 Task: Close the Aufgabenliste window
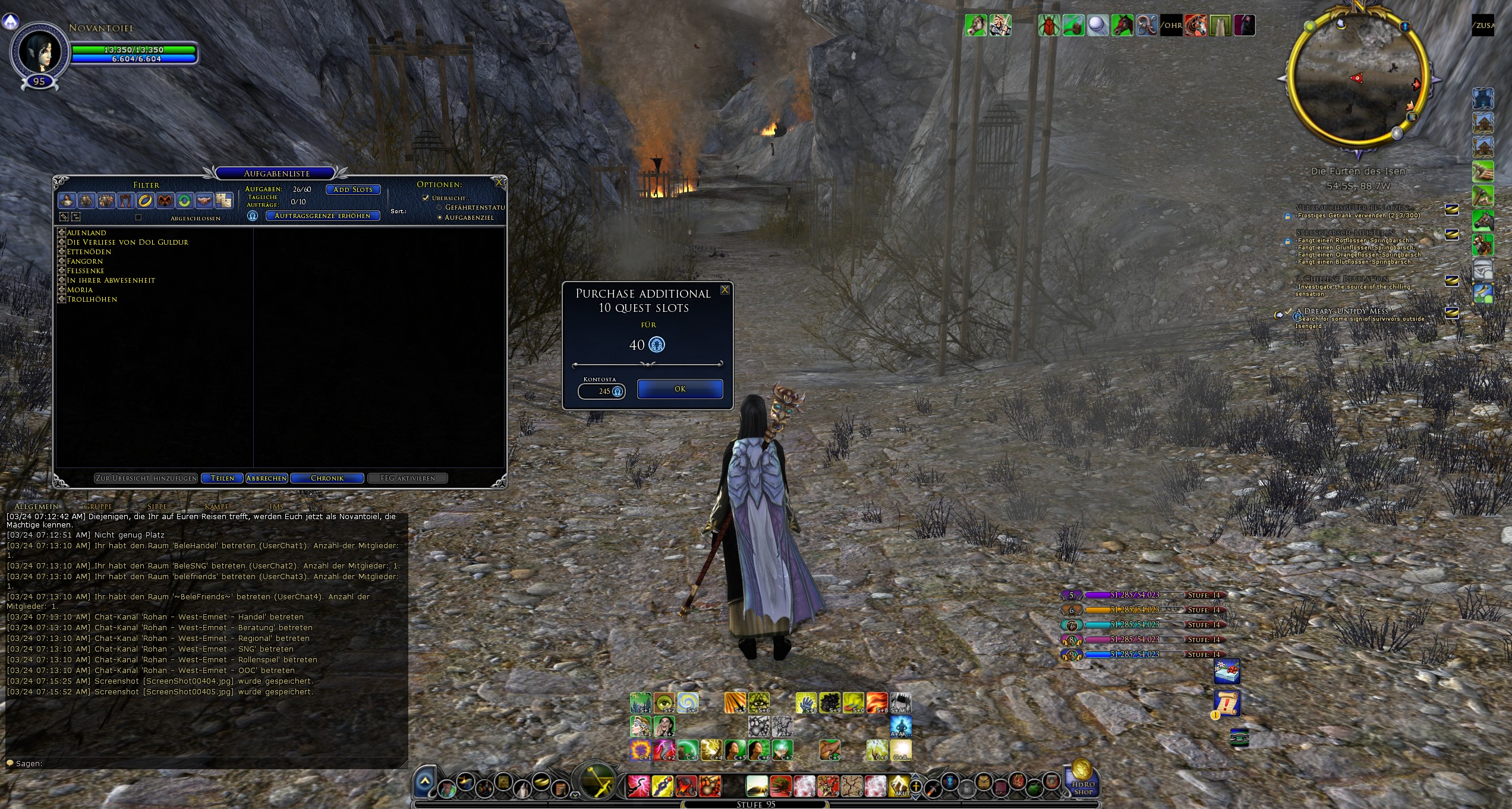click(499, 183)
